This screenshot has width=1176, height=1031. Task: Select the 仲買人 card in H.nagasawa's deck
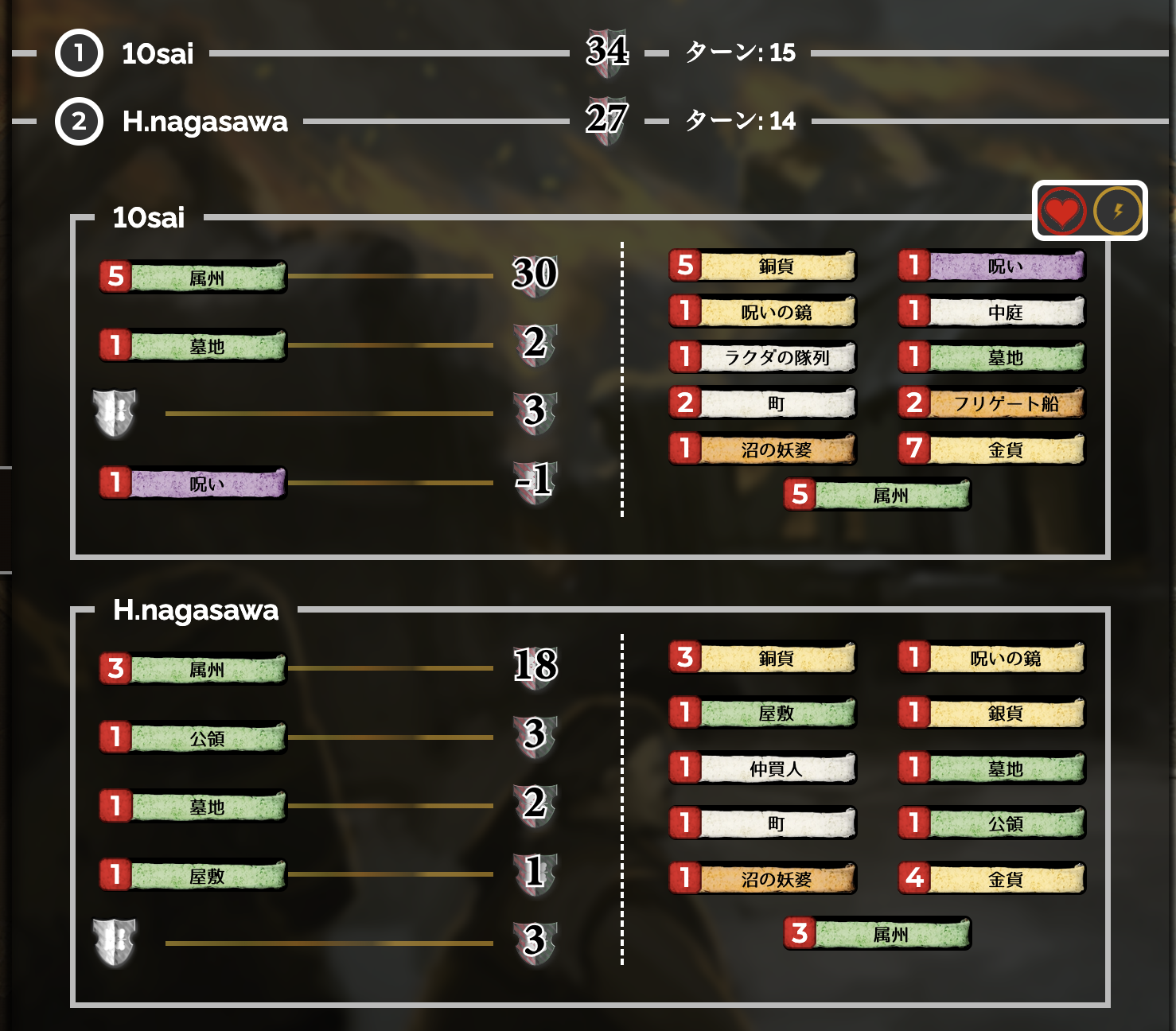pos(776,768)
